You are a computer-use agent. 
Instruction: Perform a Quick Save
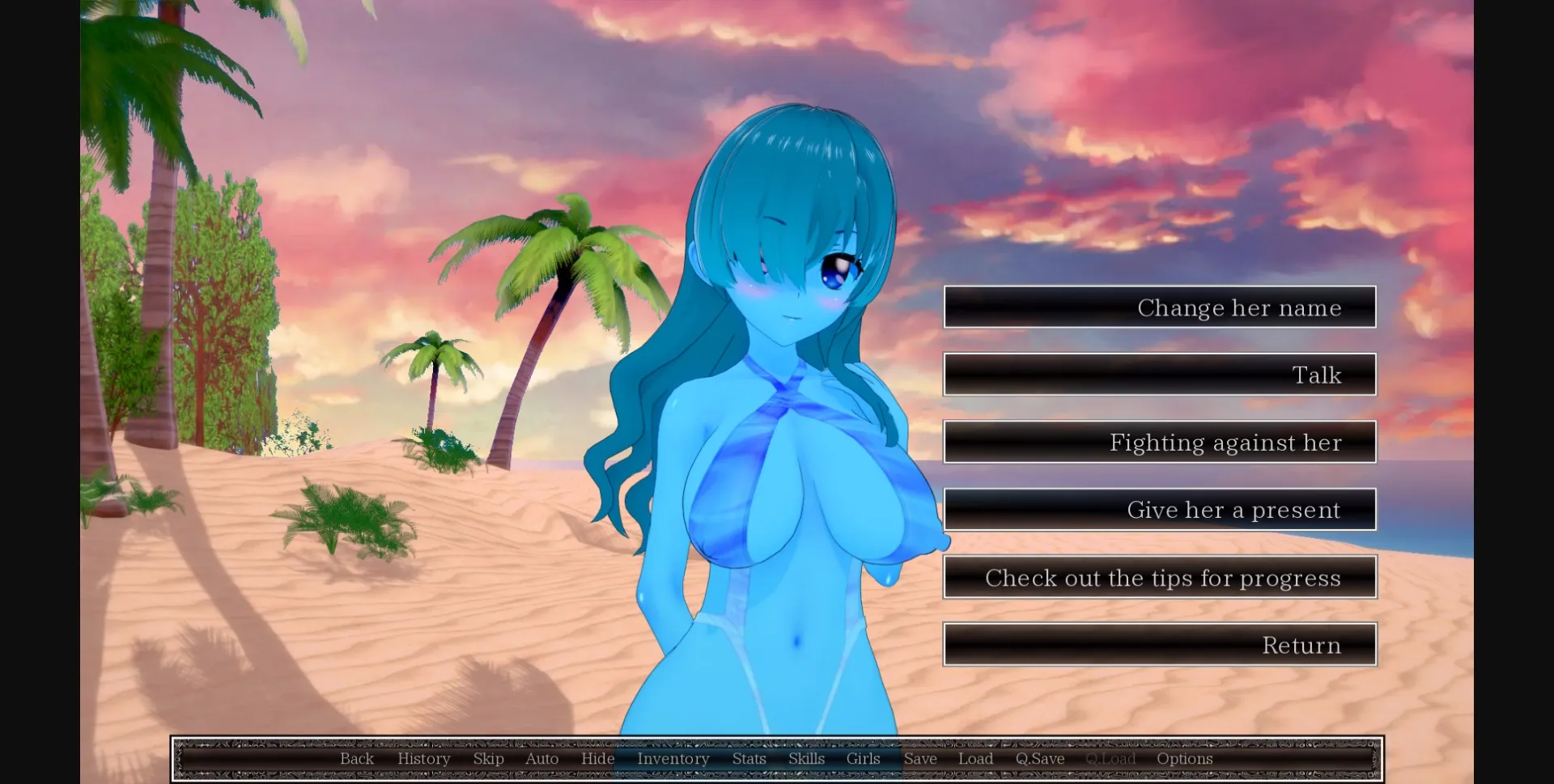pos(1040,758)
